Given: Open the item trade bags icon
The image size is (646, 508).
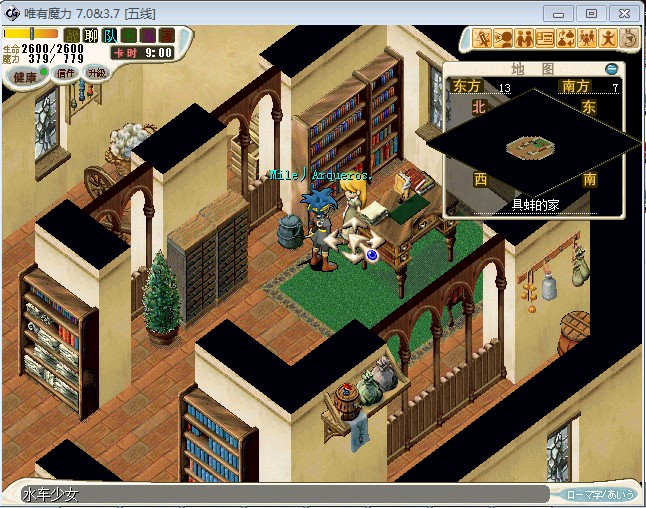Looking at the screenshot, I should (566, 39).
